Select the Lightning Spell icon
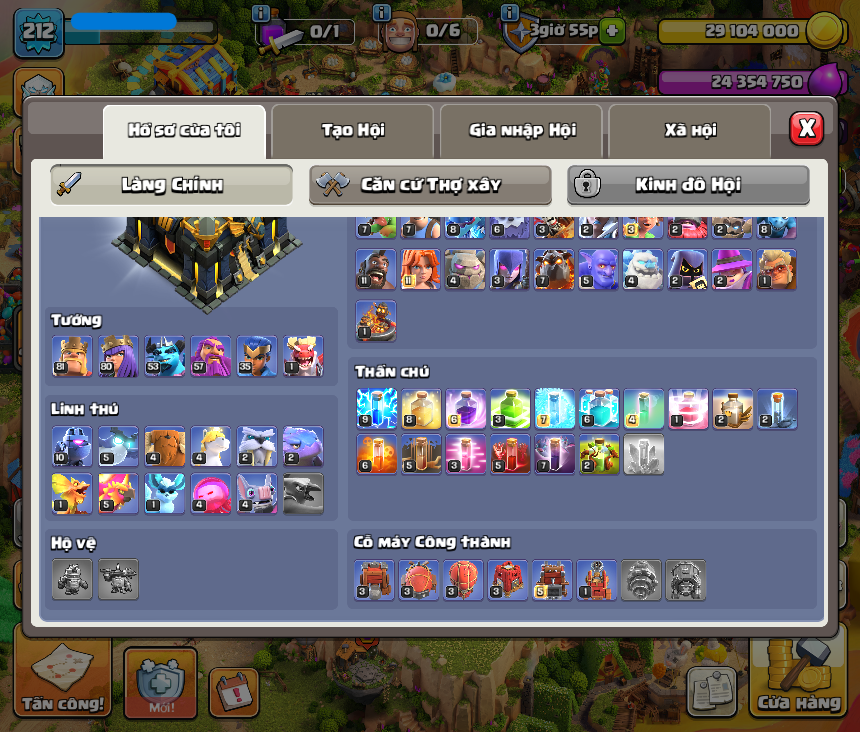 [376, 409]
